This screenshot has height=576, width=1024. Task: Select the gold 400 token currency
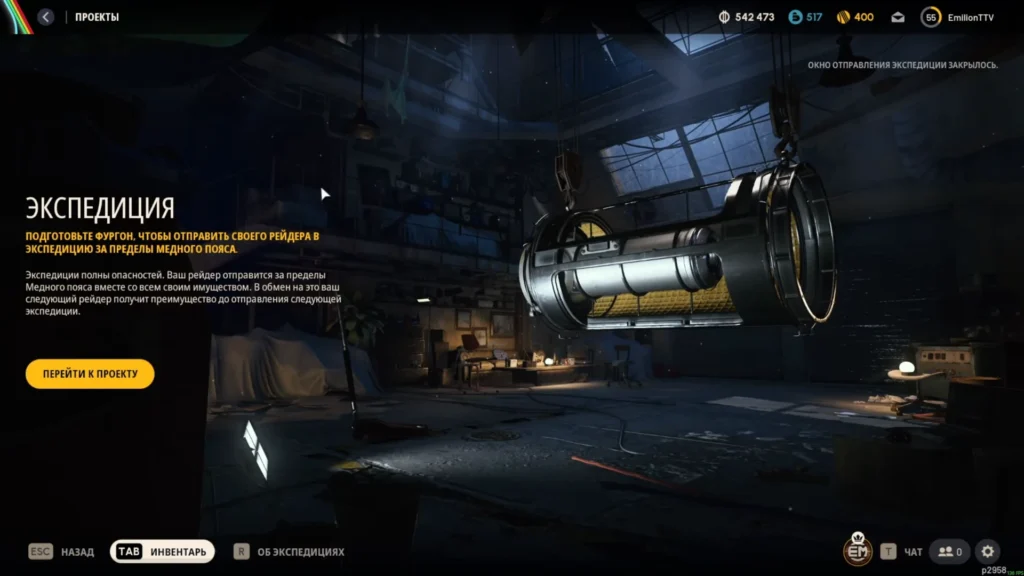[855, 17]
